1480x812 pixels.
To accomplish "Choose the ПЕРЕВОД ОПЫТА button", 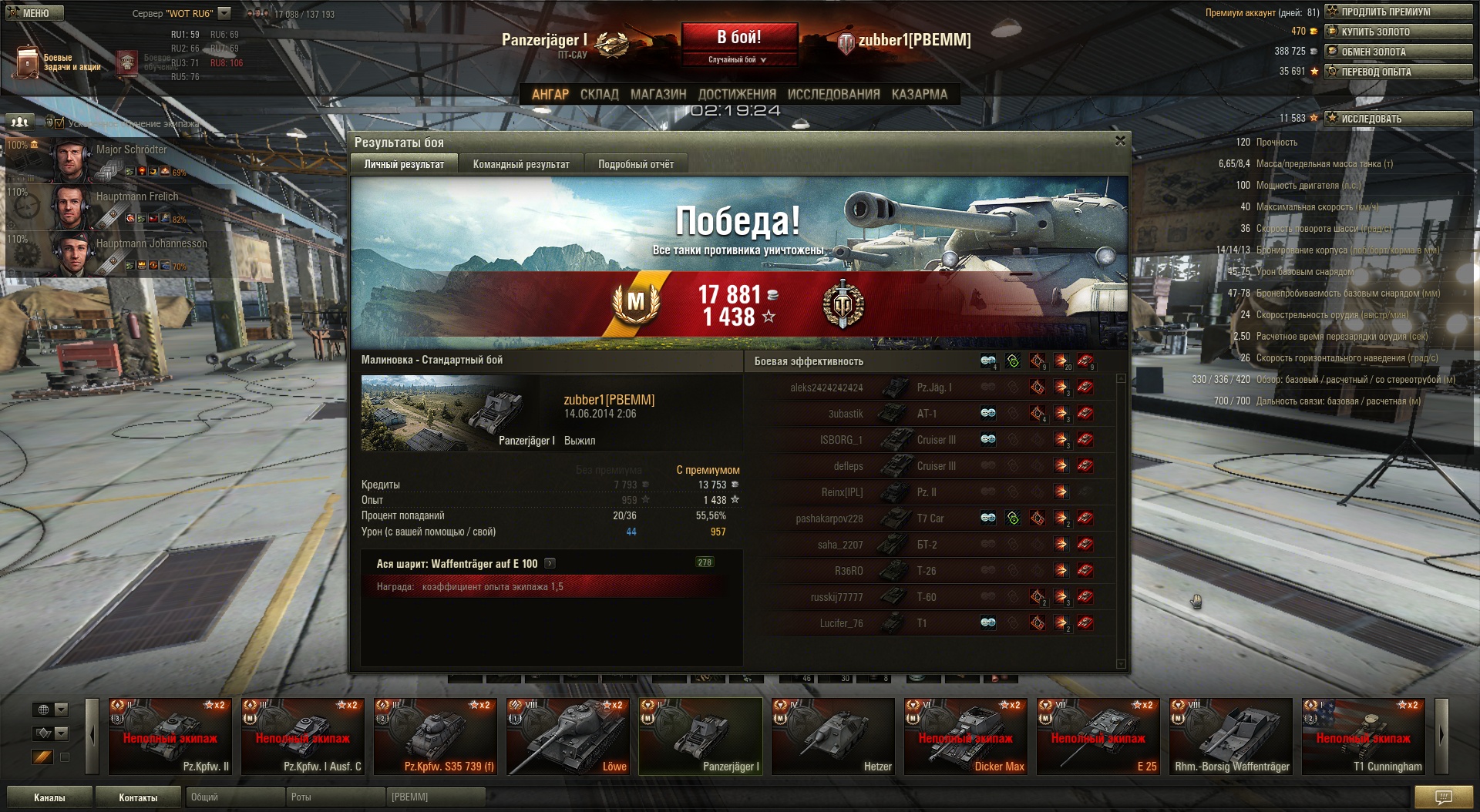I will pyautogui.click(x=1398, y=72).
